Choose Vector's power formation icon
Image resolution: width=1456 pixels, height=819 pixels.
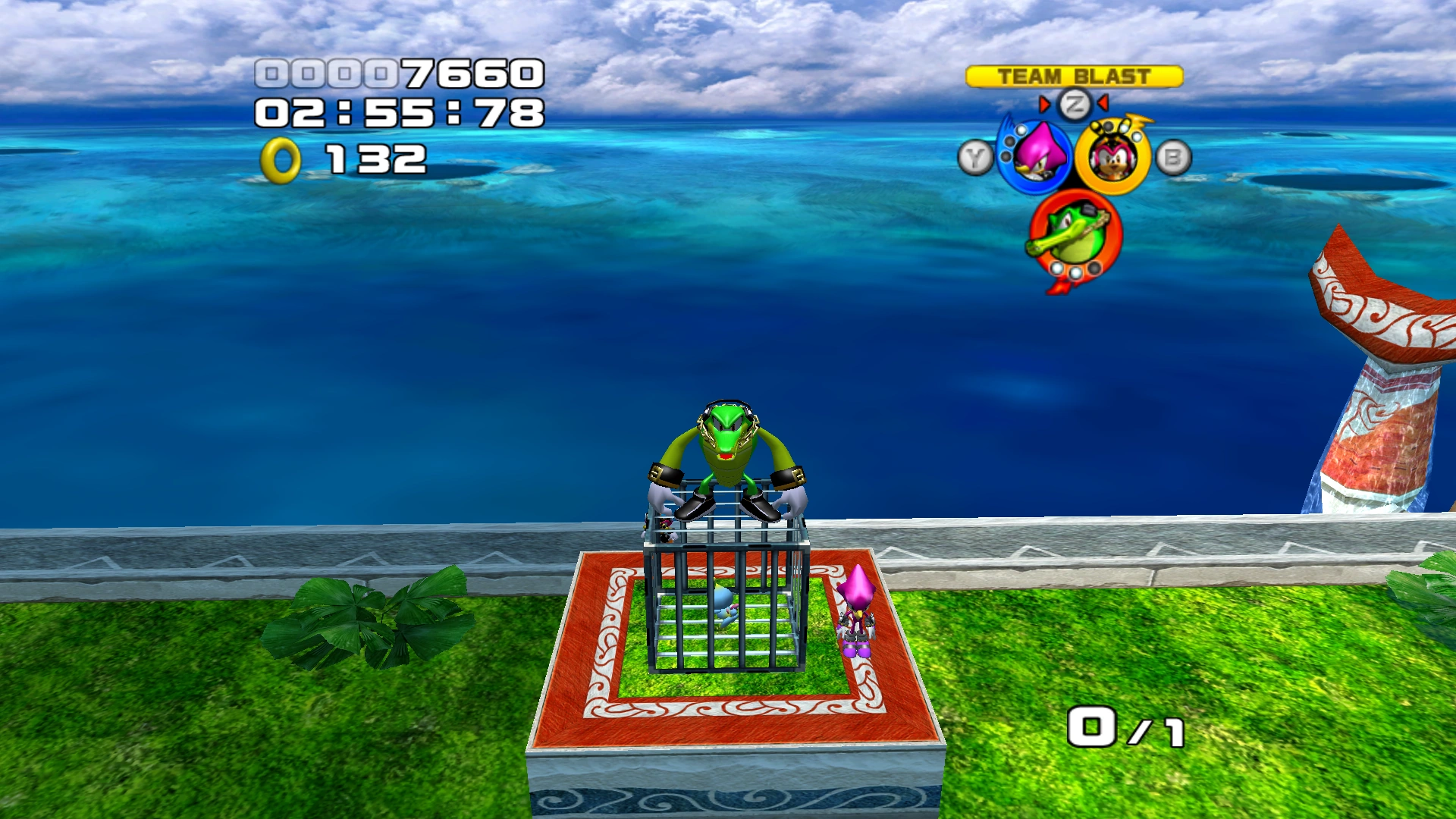1075,233
